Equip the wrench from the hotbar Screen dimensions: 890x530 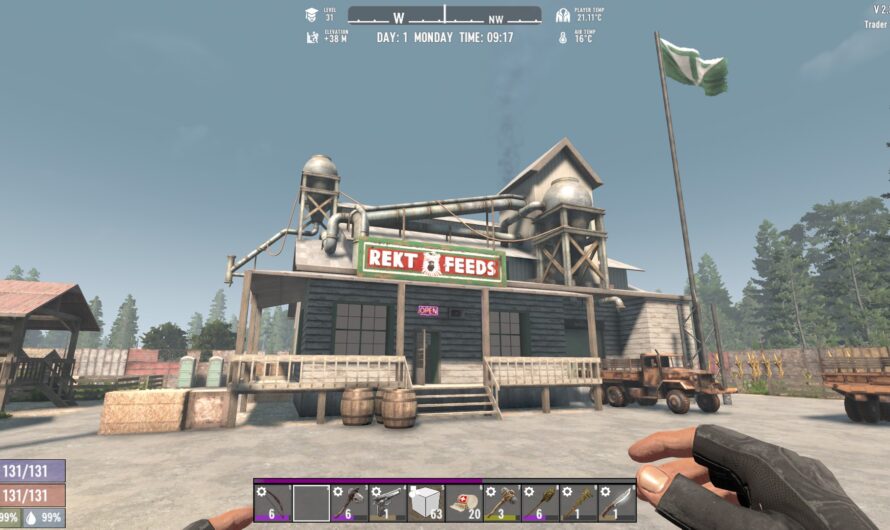[577, 502]
